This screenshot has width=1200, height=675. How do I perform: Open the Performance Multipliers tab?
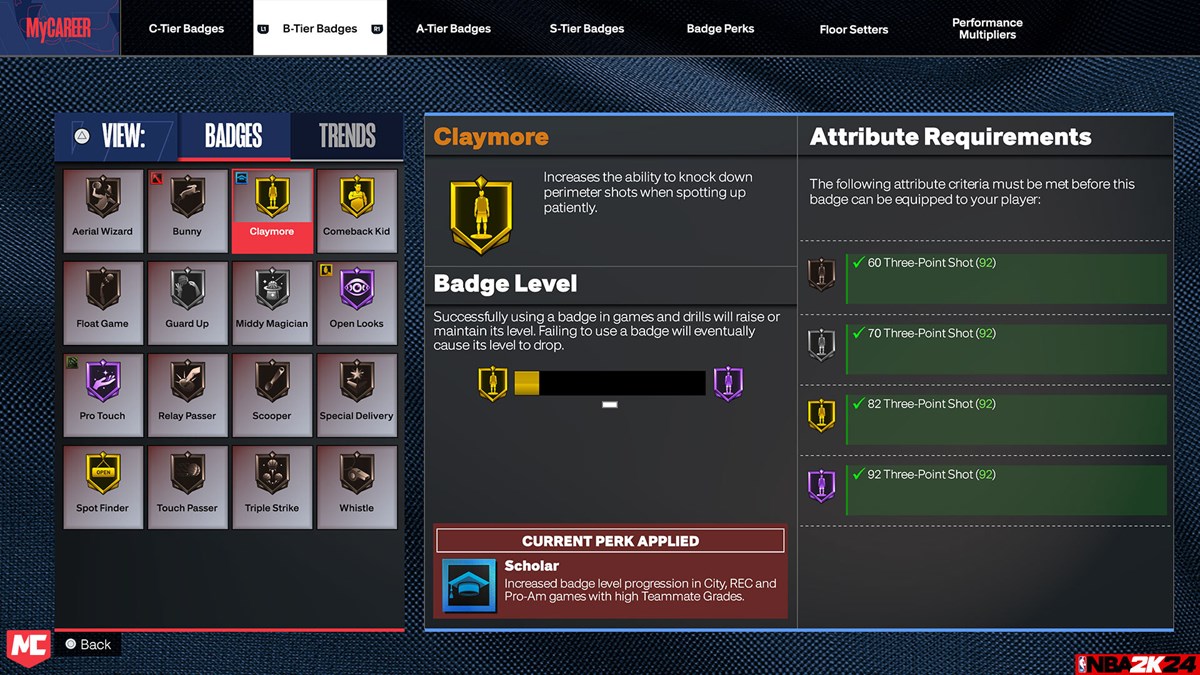point(987,28)
